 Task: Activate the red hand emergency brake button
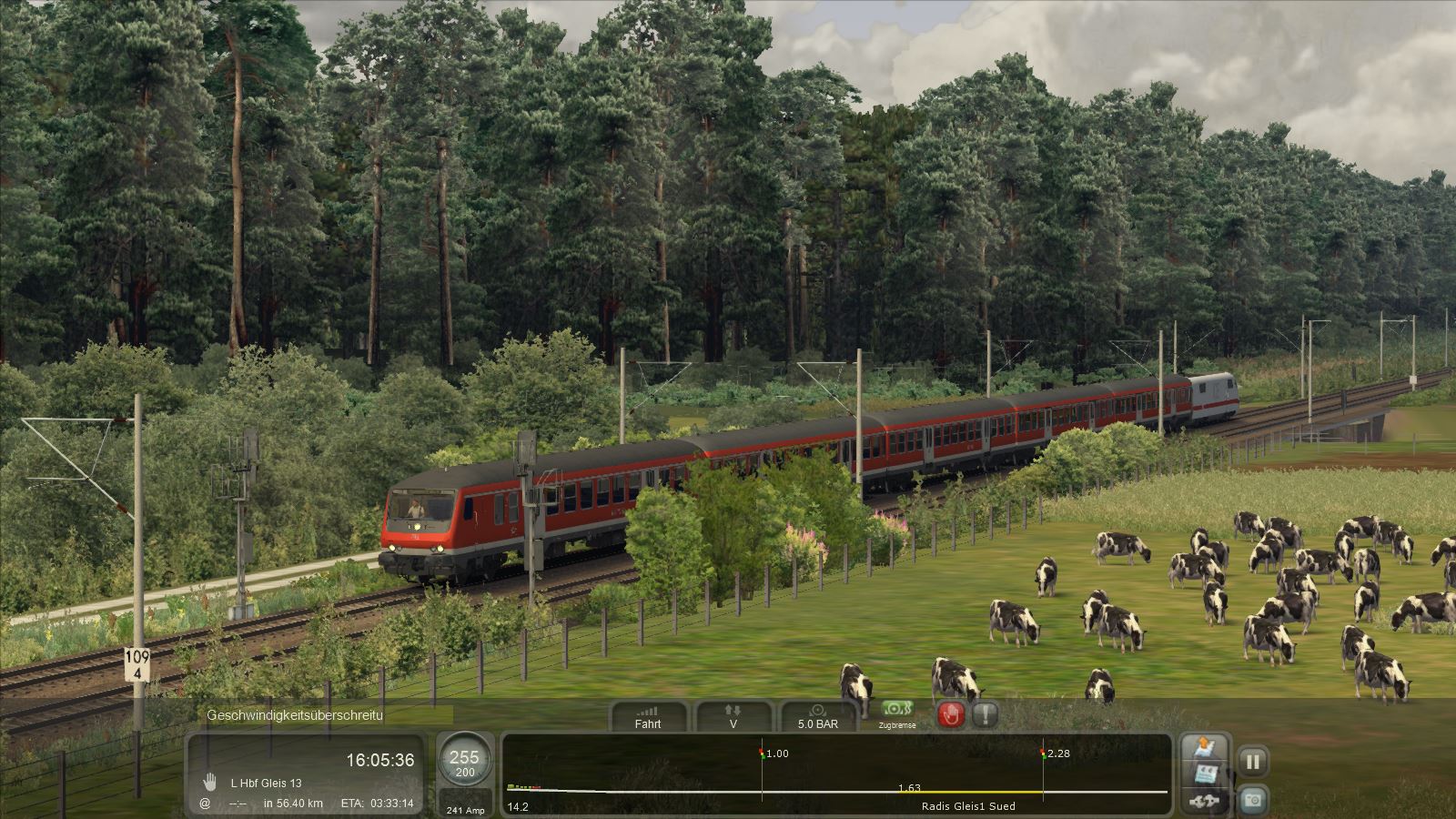(x=951, y=714)
